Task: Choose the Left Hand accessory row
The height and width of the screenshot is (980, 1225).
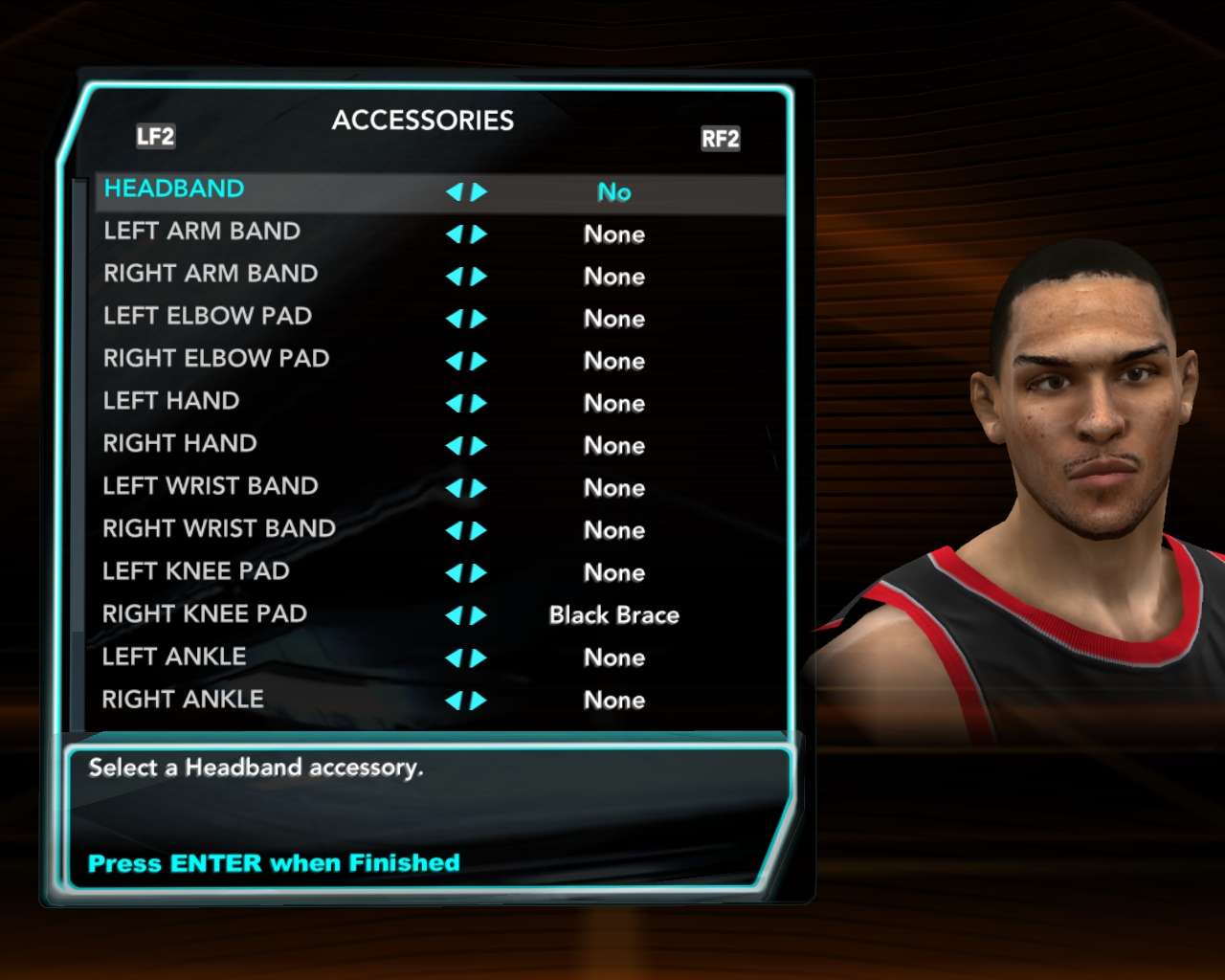Action: 171,401
